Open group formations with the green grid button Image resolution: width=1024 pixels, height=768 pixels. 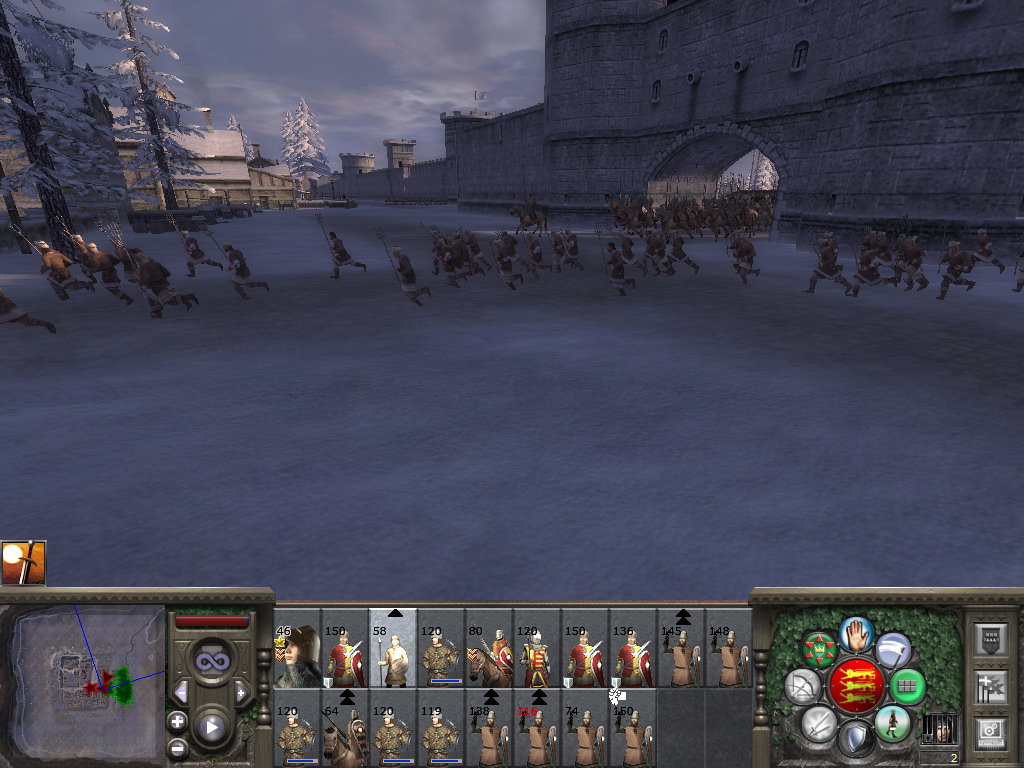[907, 687]
